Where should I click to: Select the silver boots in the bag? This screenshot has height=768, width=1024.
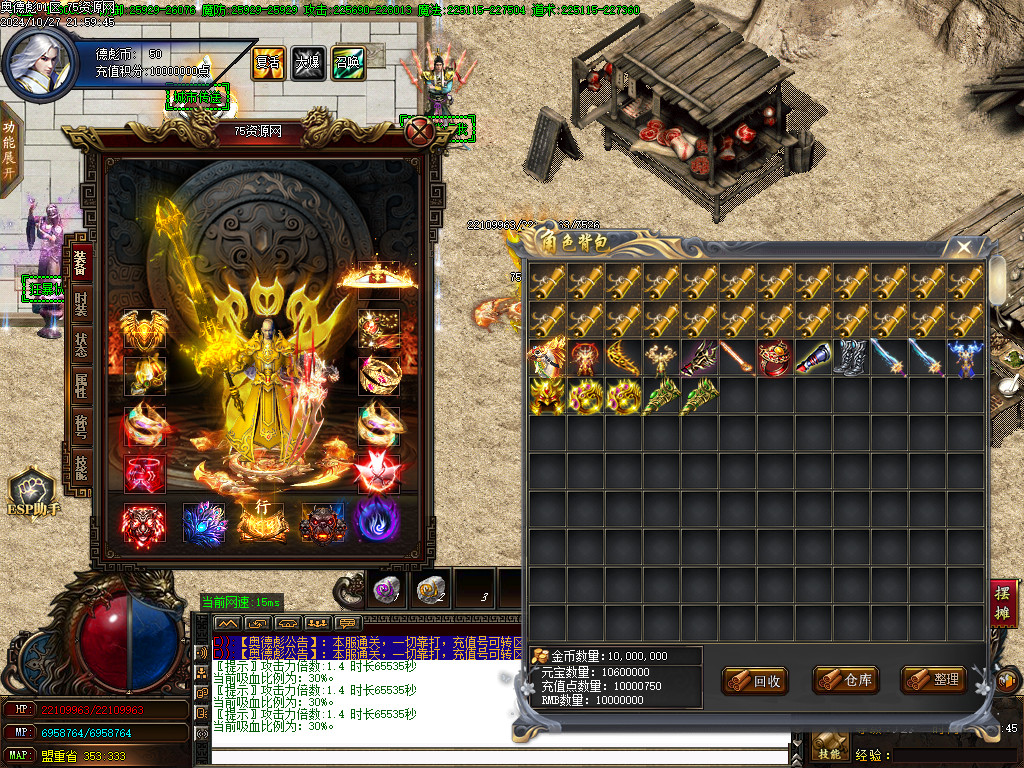[x=851, y=358]
